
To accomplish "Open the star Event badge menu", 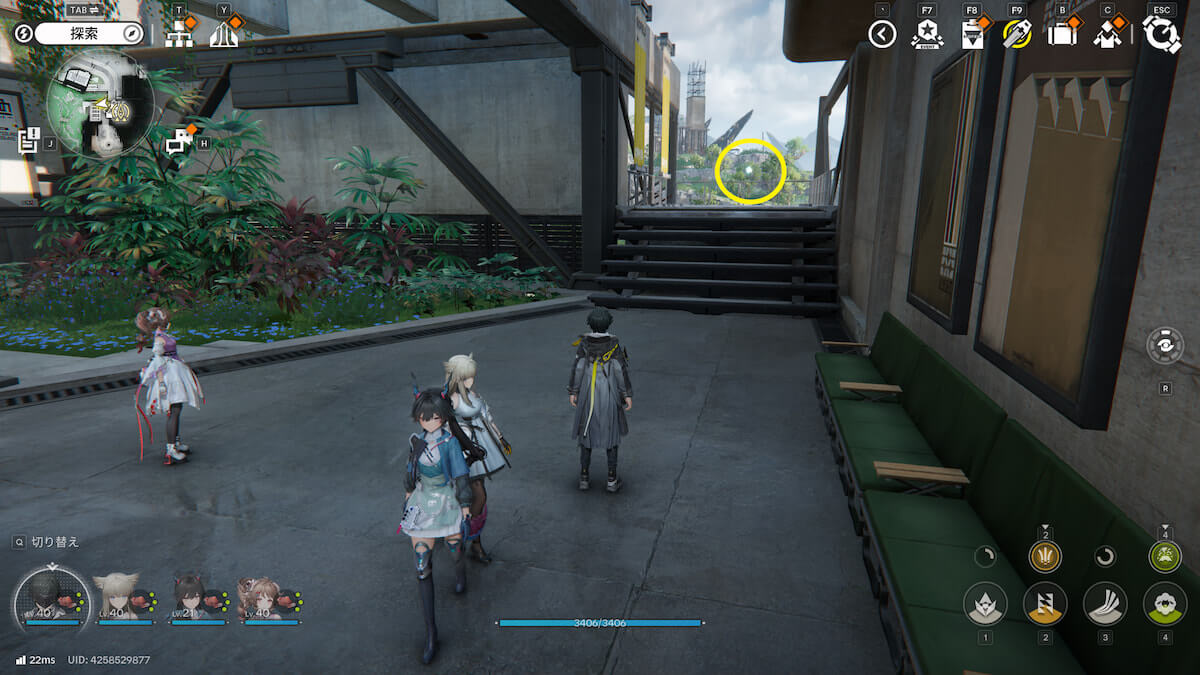I will point(926,35).
